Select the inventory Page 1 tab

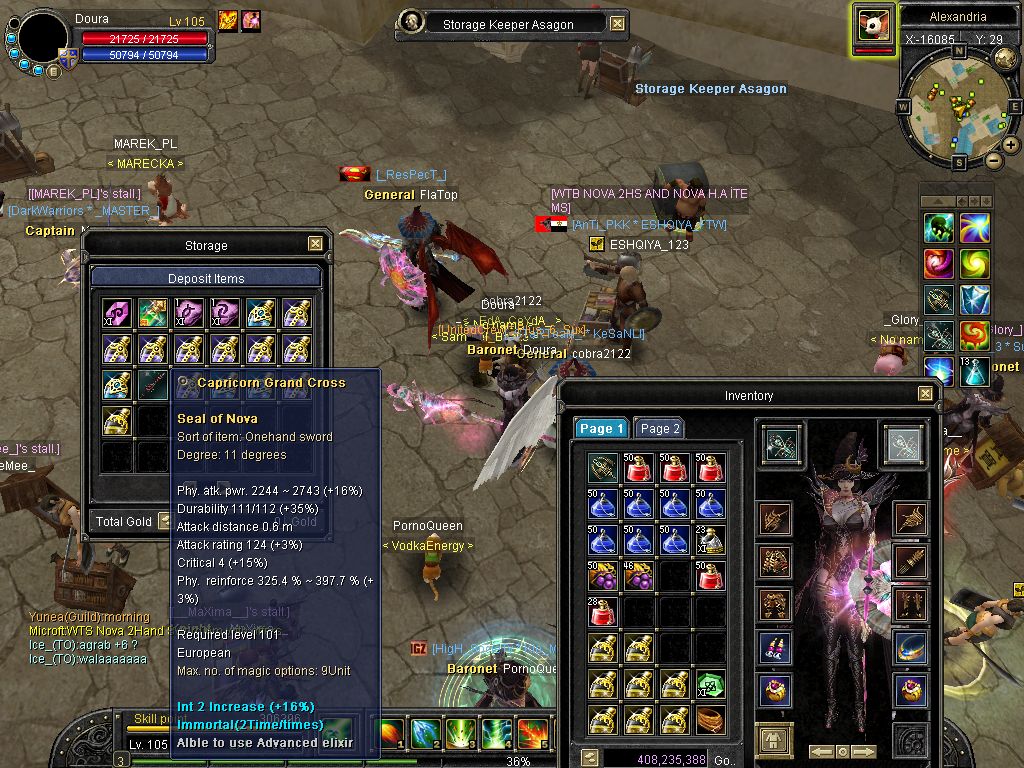[600, 428]
